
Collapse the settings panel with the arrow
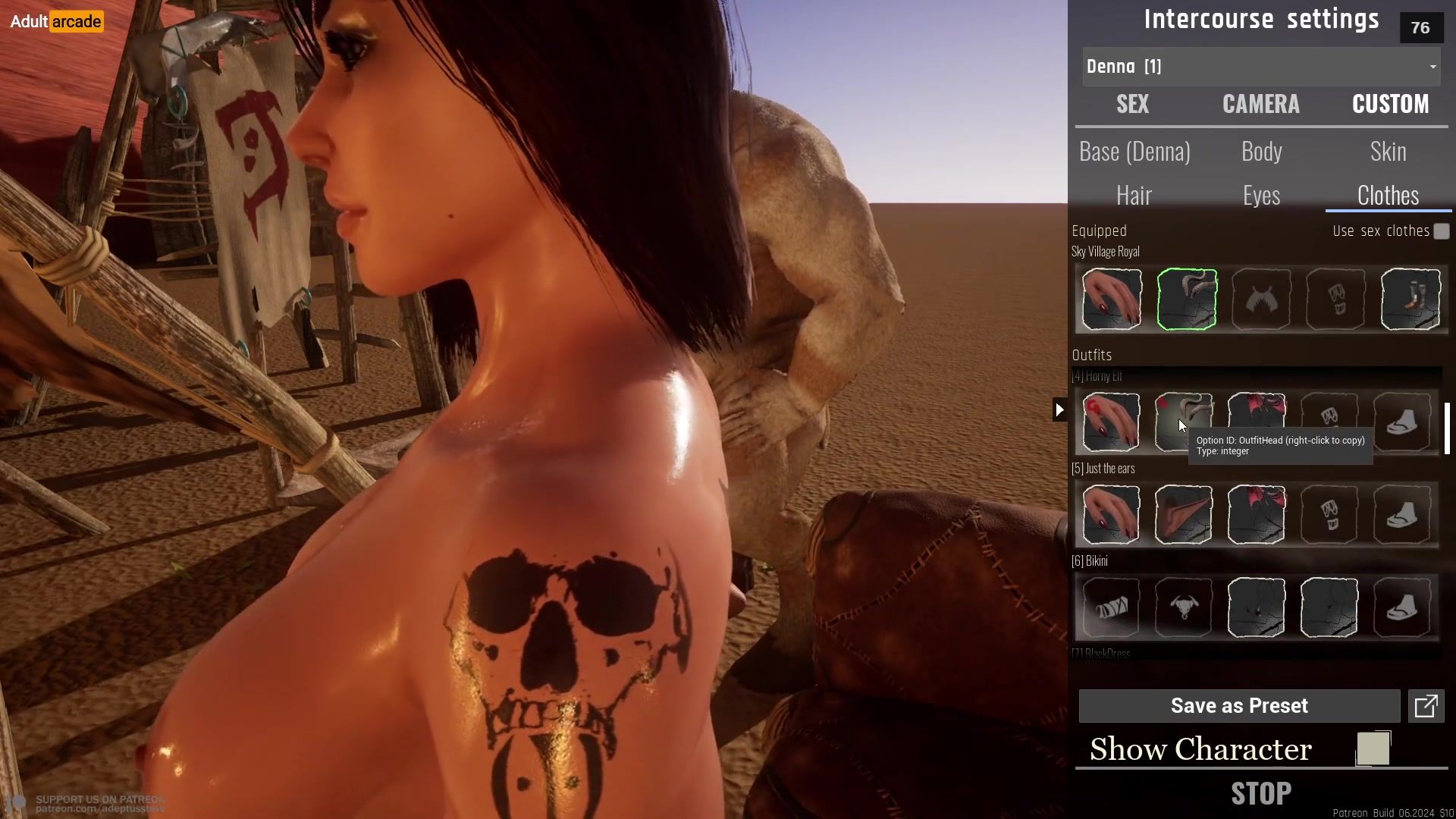[1059, 410]
